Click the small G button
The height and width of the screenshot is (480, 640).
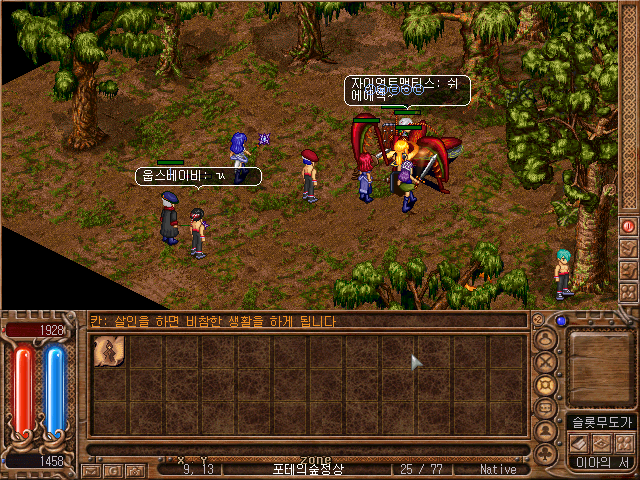pos(112,469)
